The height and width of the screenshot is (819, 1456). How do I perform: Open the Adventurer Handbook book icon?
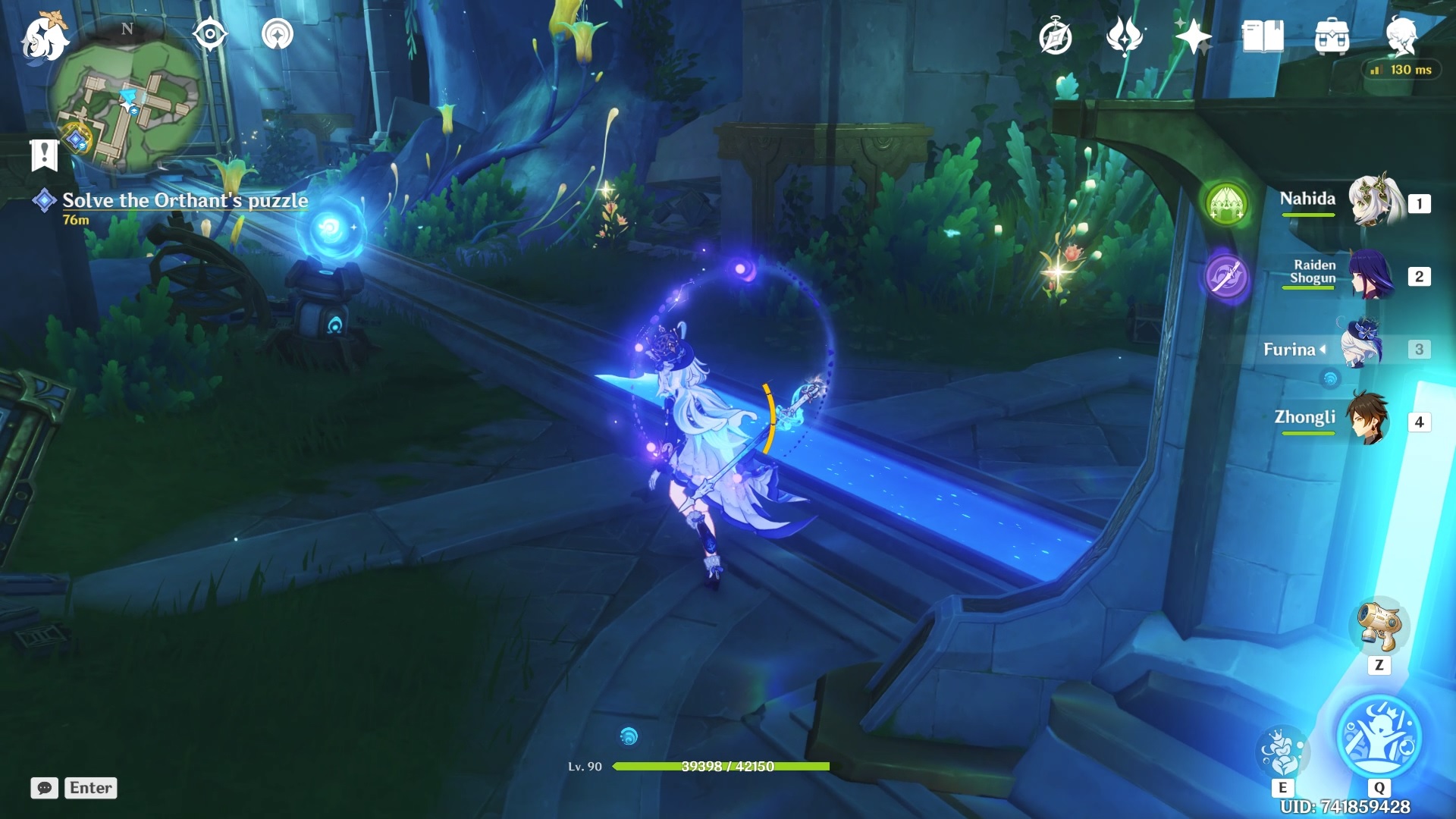pos(1263,36)
